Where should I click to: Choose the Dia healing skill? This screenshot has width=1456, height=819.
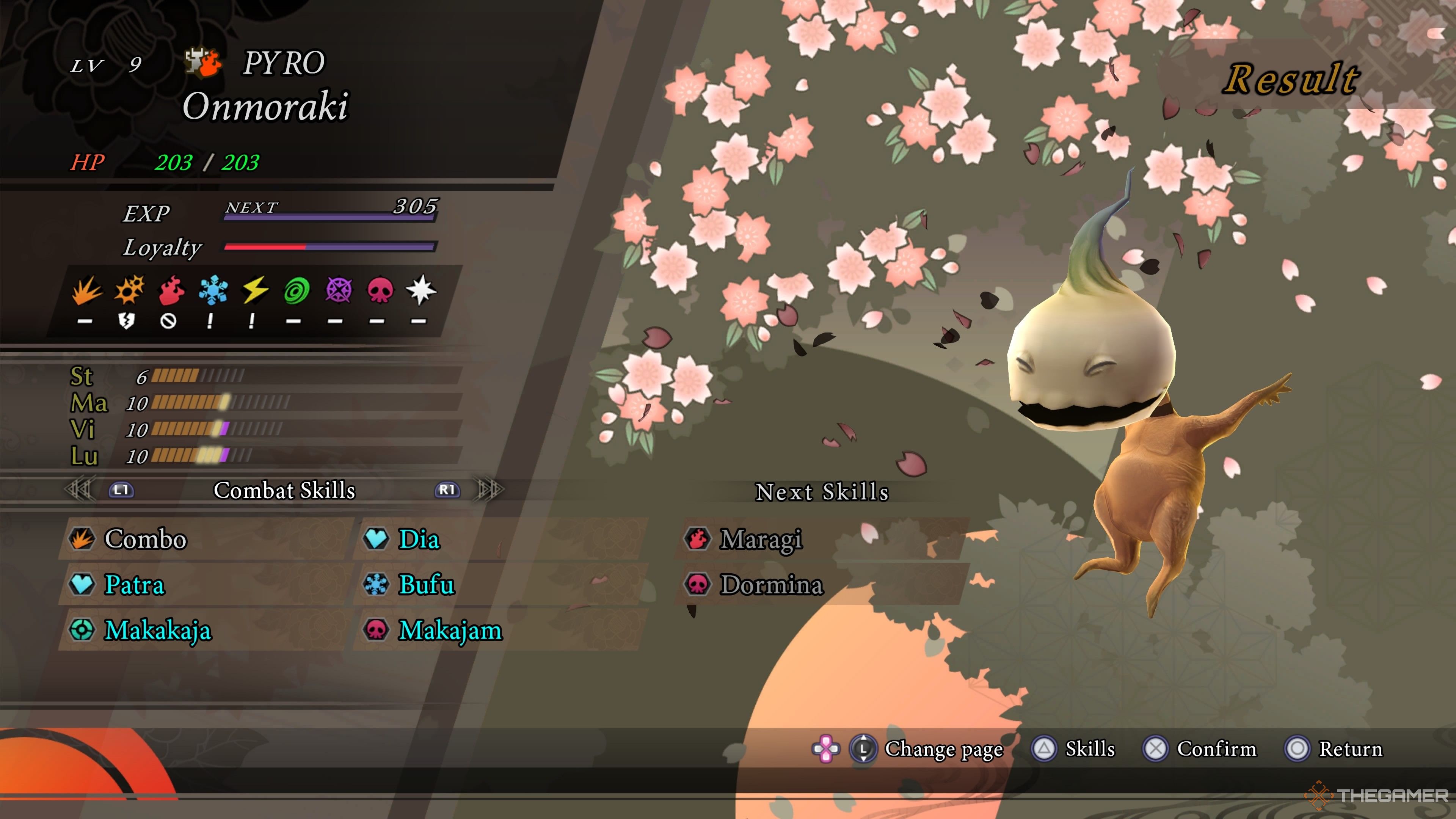click(419, 539)
